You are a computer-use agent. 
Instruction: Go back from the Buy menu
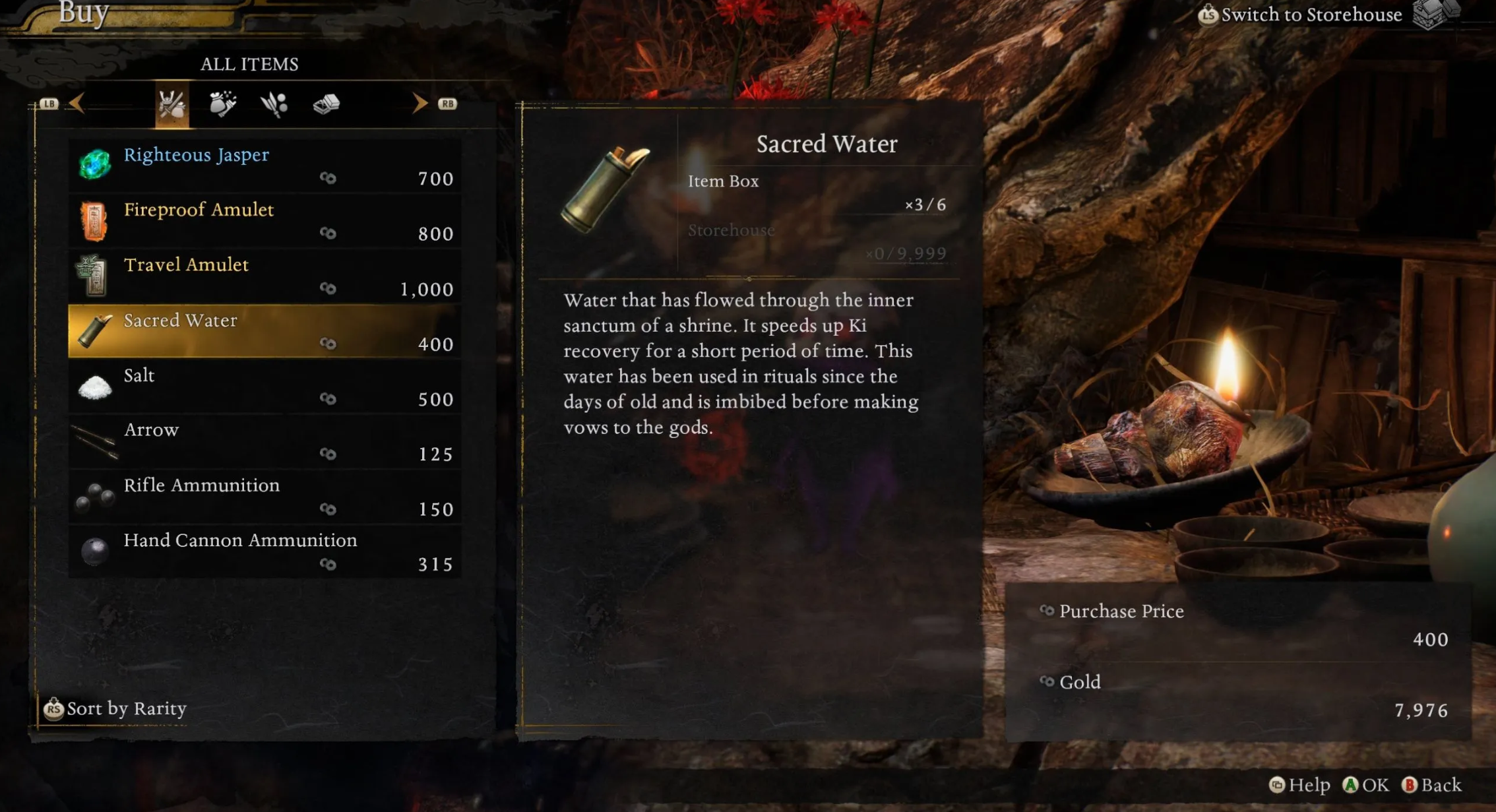point(1432,785)
